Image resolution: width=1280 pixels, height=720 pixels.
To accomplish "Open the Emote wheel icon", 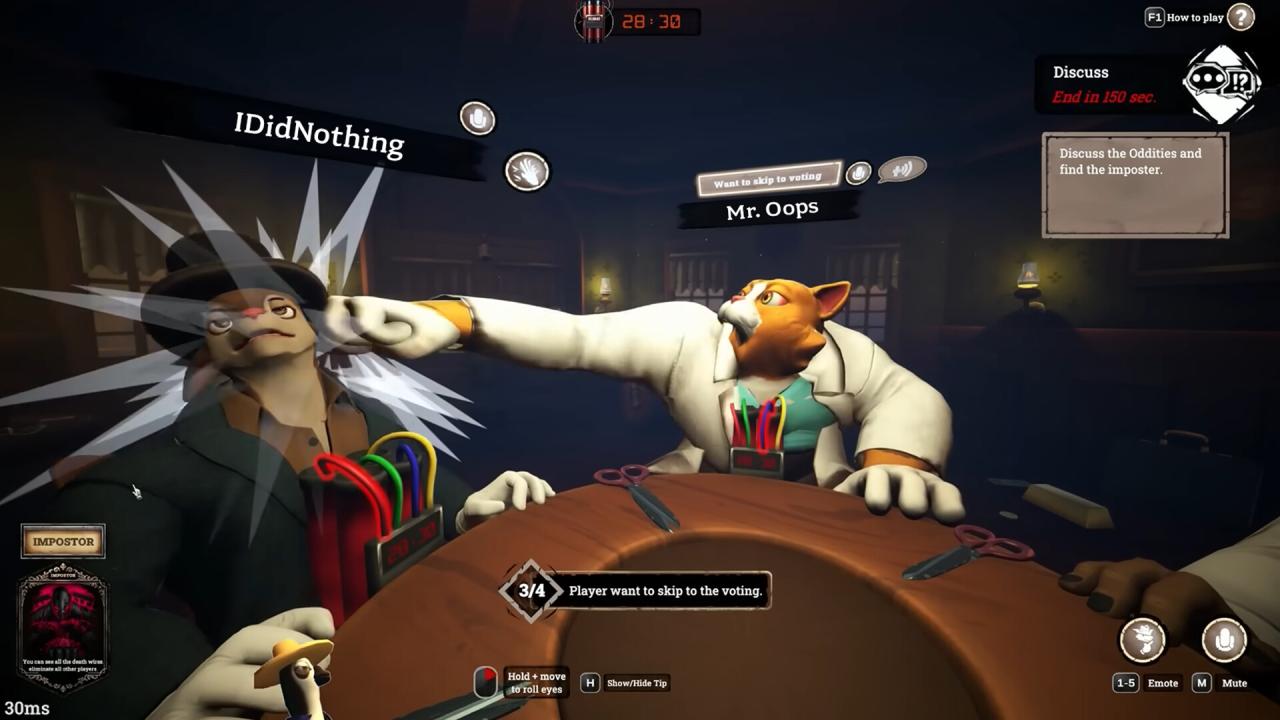I will (x=1143, y=640).
